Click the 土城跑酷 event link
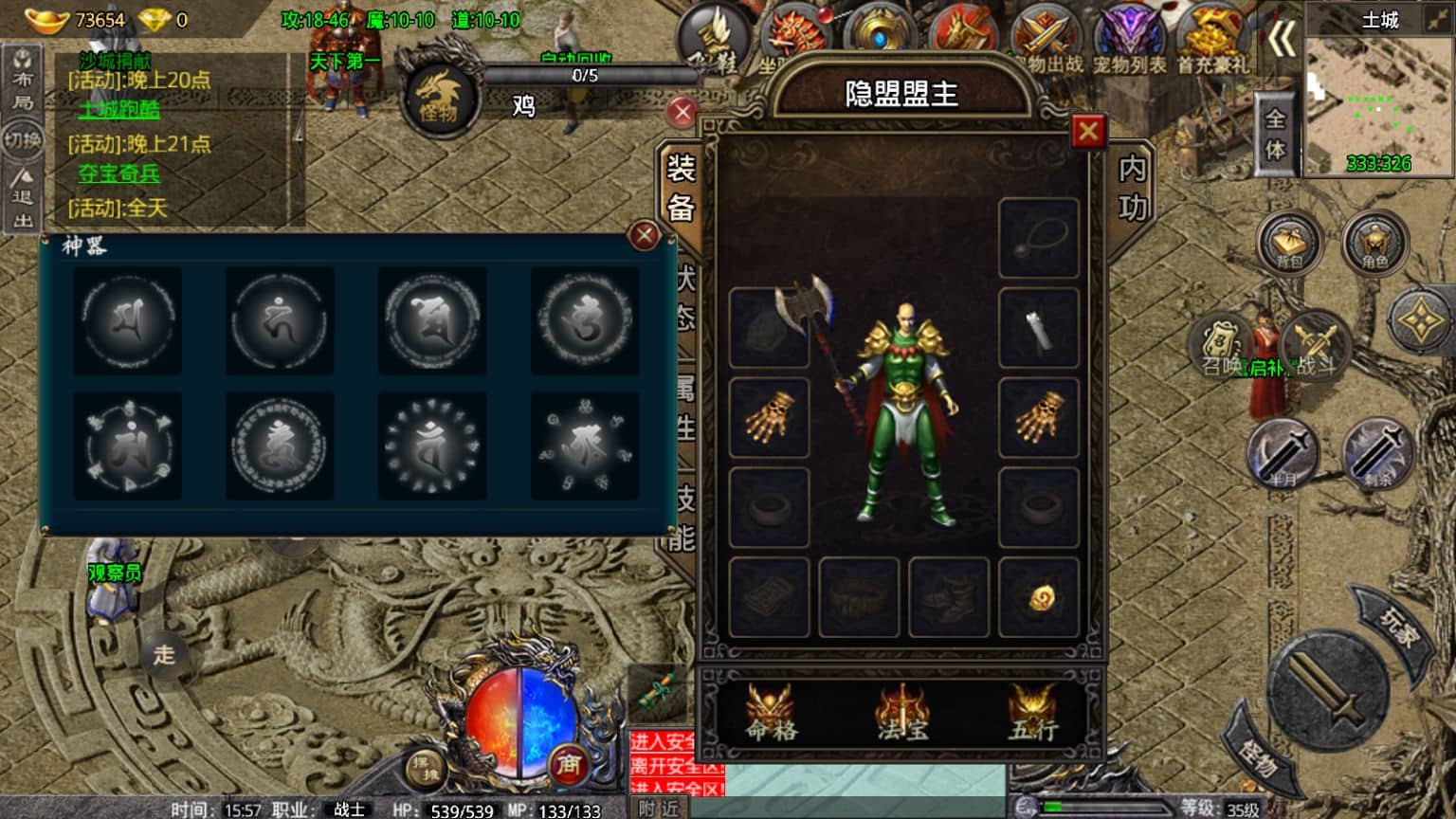 120,109
